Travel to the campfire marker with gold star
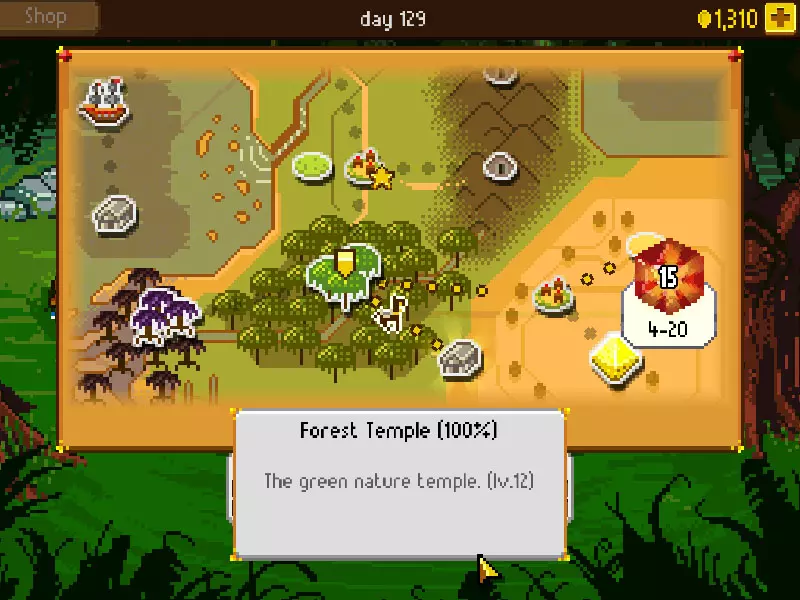Viewport: 800px width, 600px height. 366,169
